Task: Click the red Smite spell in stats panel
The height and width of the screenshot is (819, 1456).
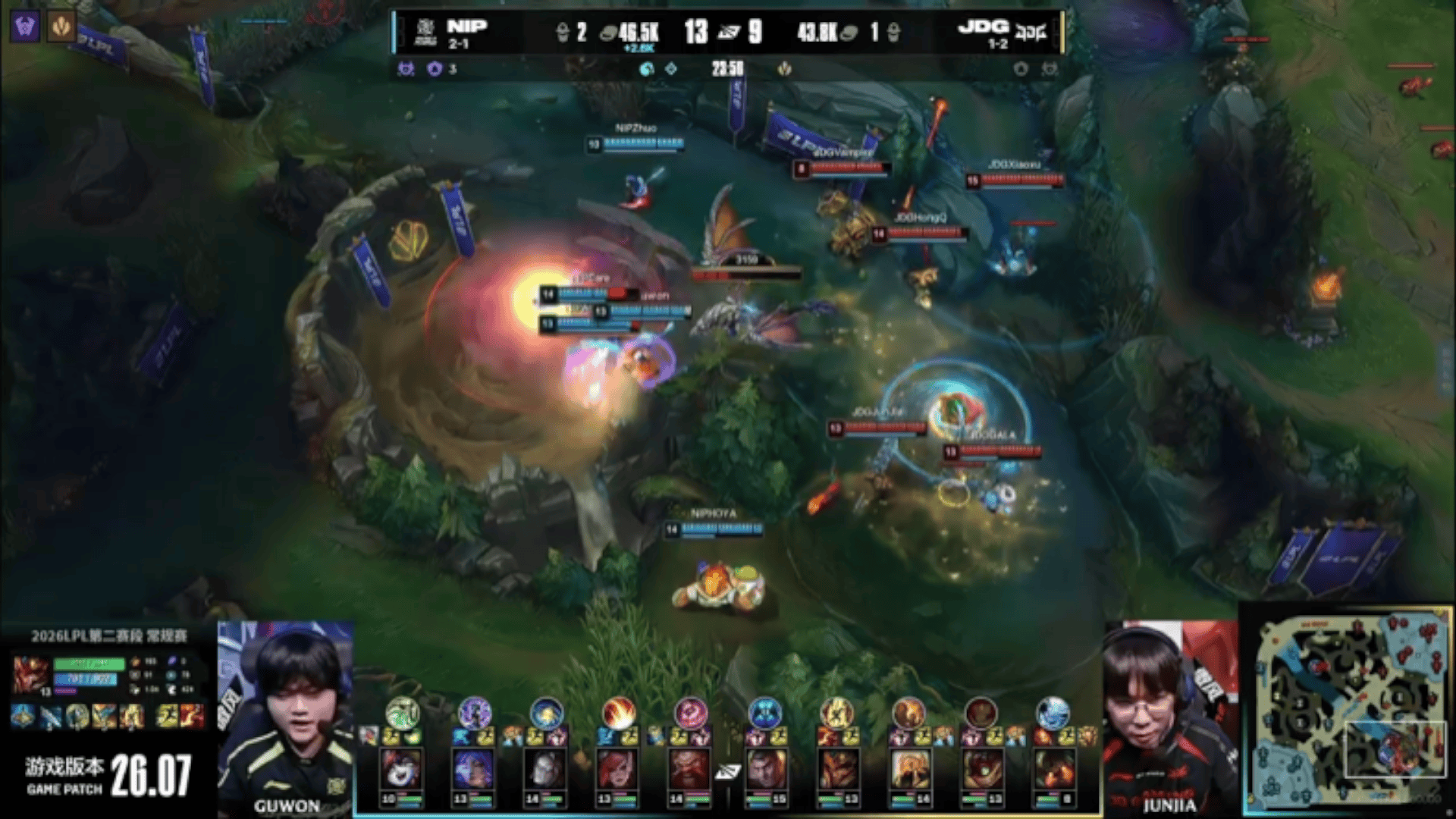Action: coord(193,716)
